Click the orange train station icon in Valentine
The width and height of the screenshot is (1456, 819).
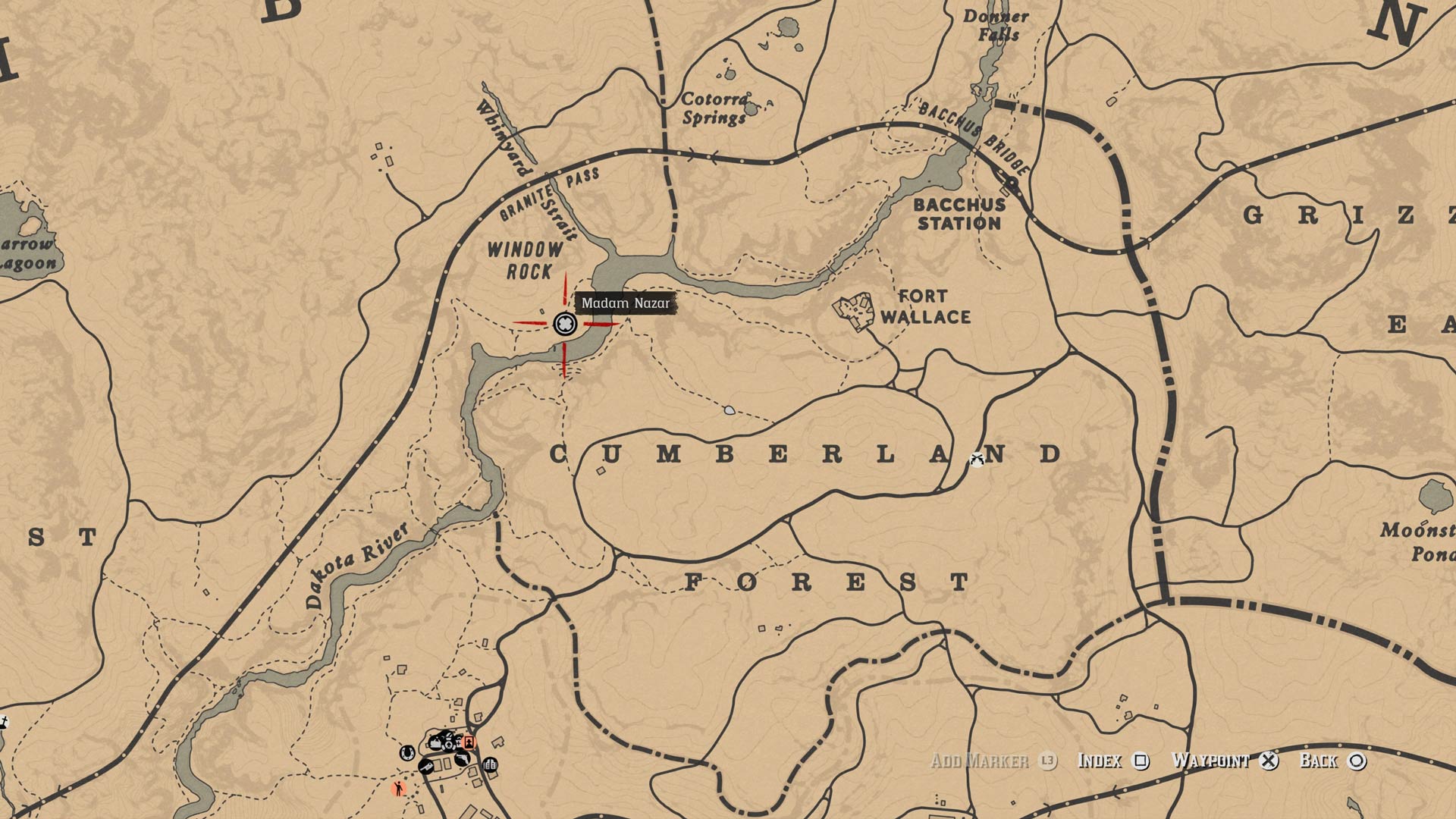(x=469, y=743)
